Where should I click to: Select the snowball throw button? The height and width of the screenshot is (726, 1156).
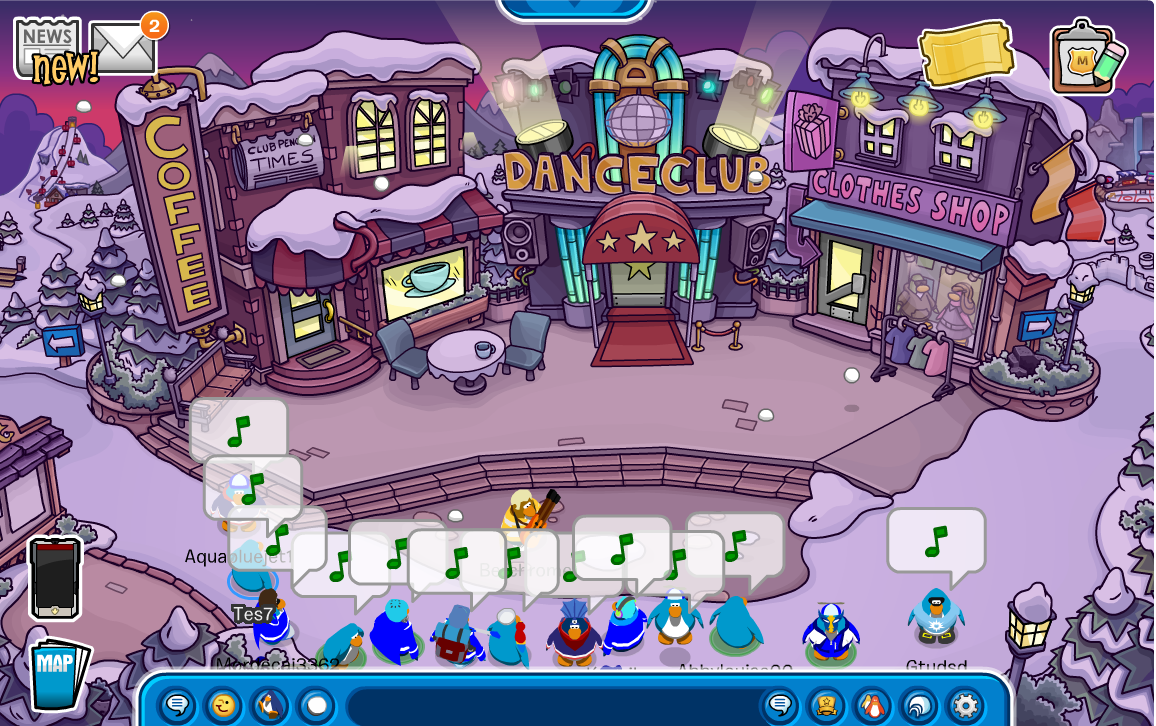316,706
